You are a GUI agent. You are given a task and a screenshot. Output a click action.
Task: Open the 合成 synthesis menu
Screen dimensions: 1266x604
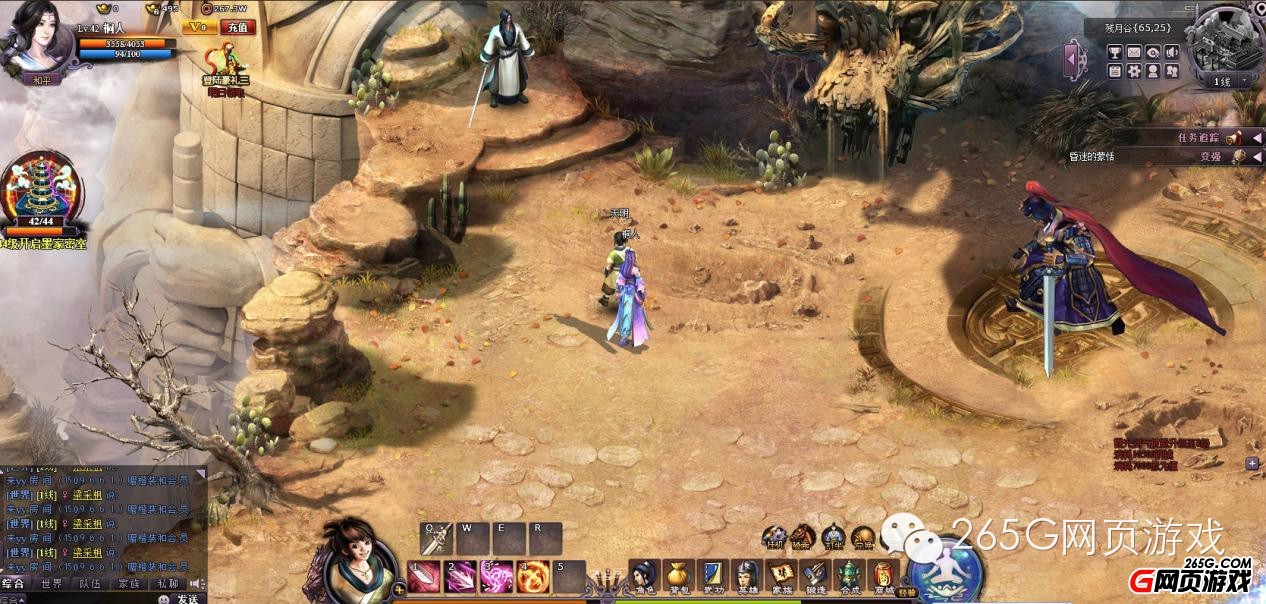coord(848,577)
